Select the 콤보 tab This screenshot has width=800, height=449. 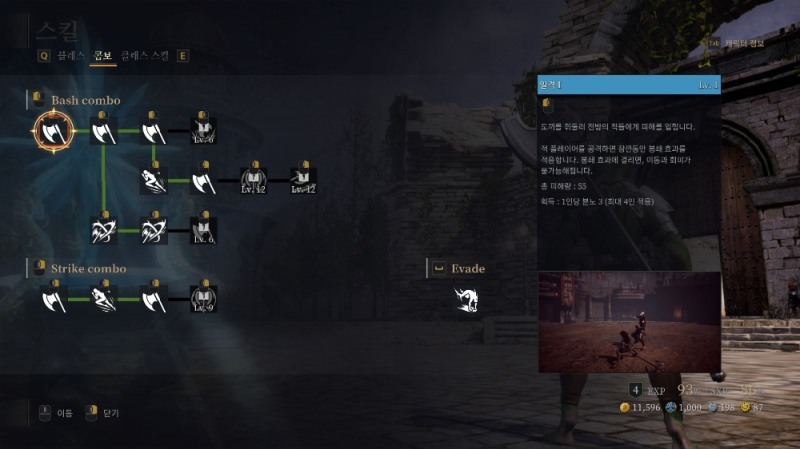(x=101, y=56)
